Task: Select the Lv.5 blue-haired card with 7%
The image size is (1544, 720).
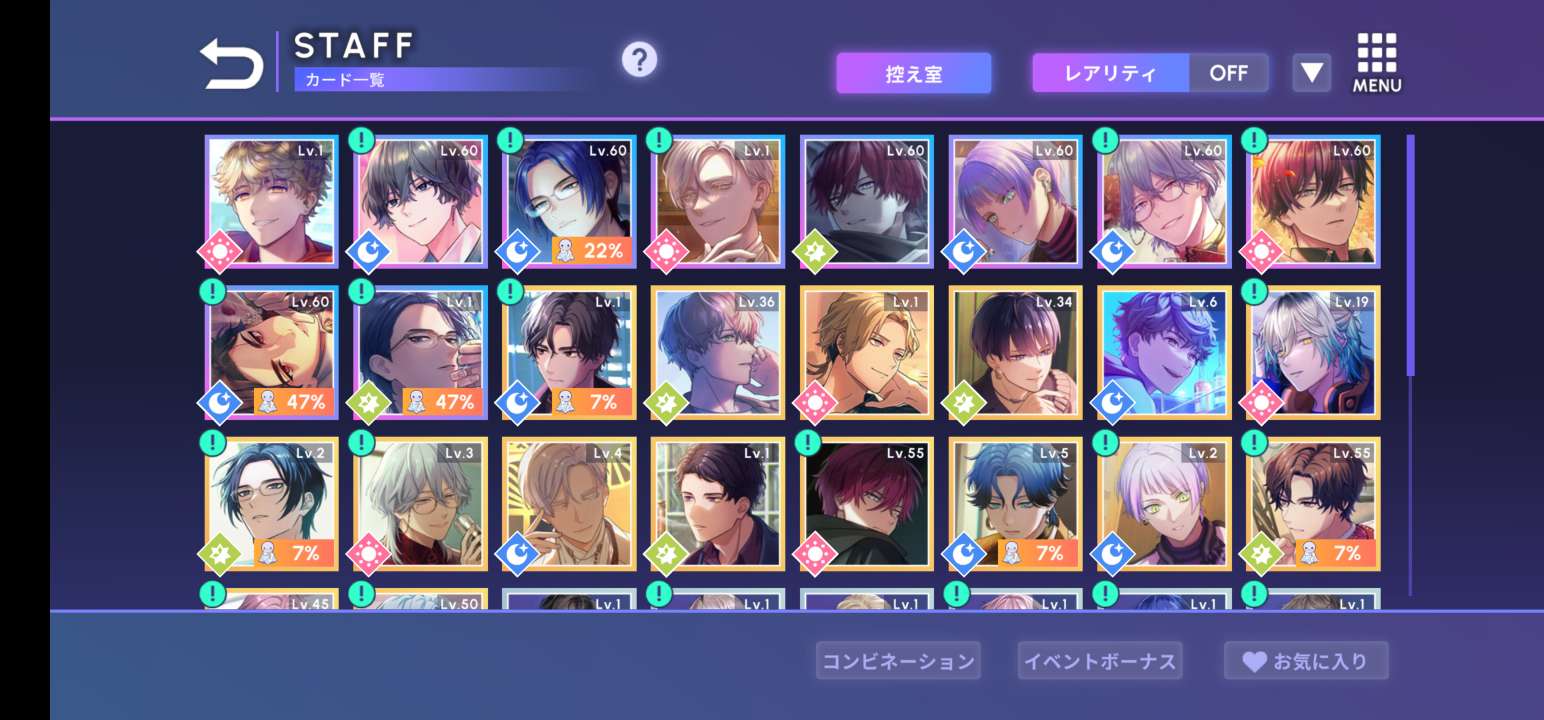Action: pos(1015,503)
